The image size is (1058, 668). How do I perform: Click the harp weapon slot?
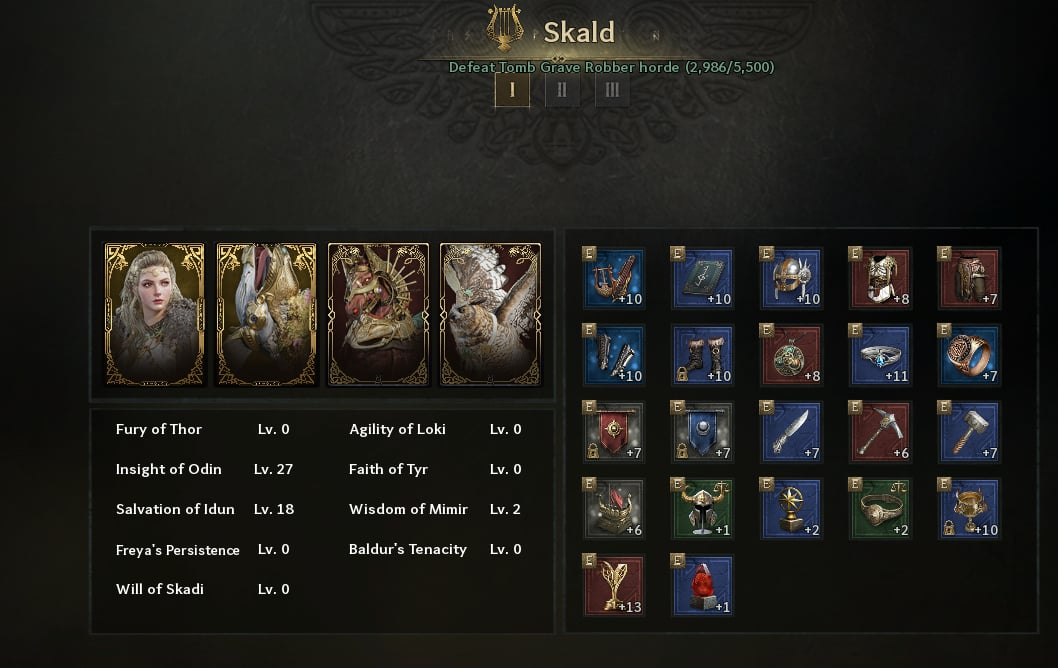[614, 278]
